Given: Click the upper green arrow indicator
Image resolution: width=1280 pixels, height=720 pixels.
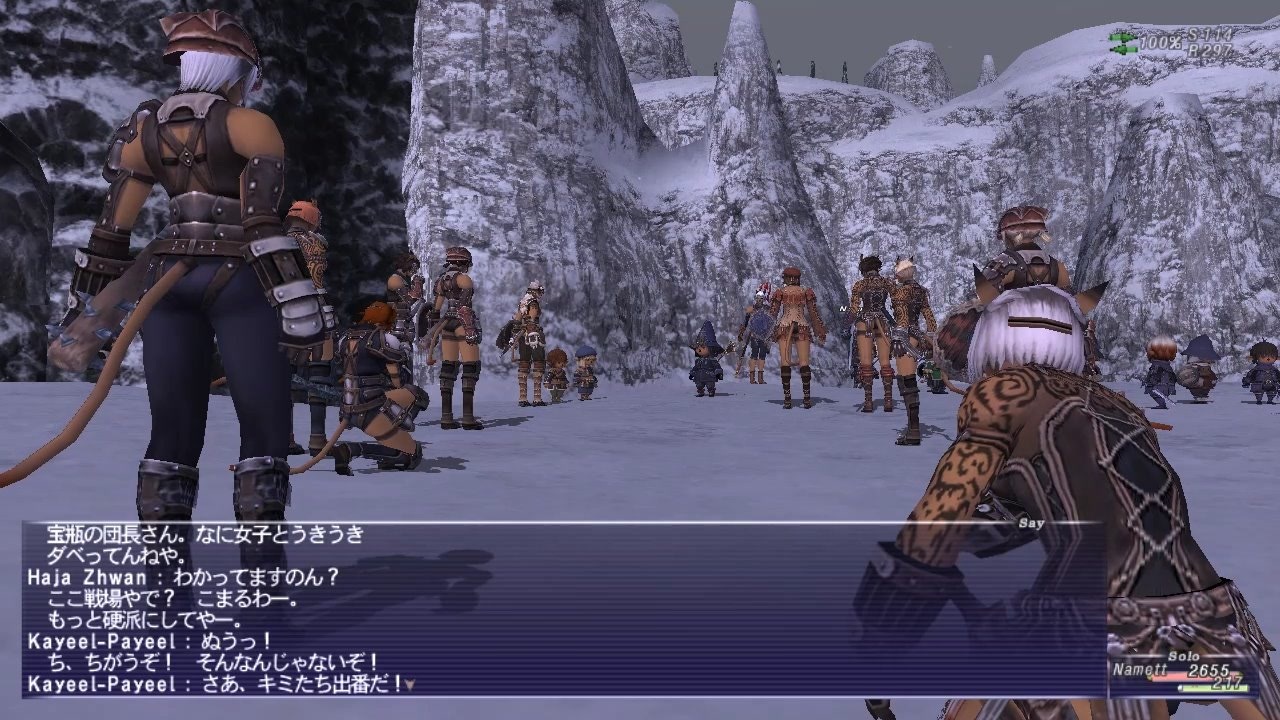Looking at the screenshot, I should coord(1123,37).
